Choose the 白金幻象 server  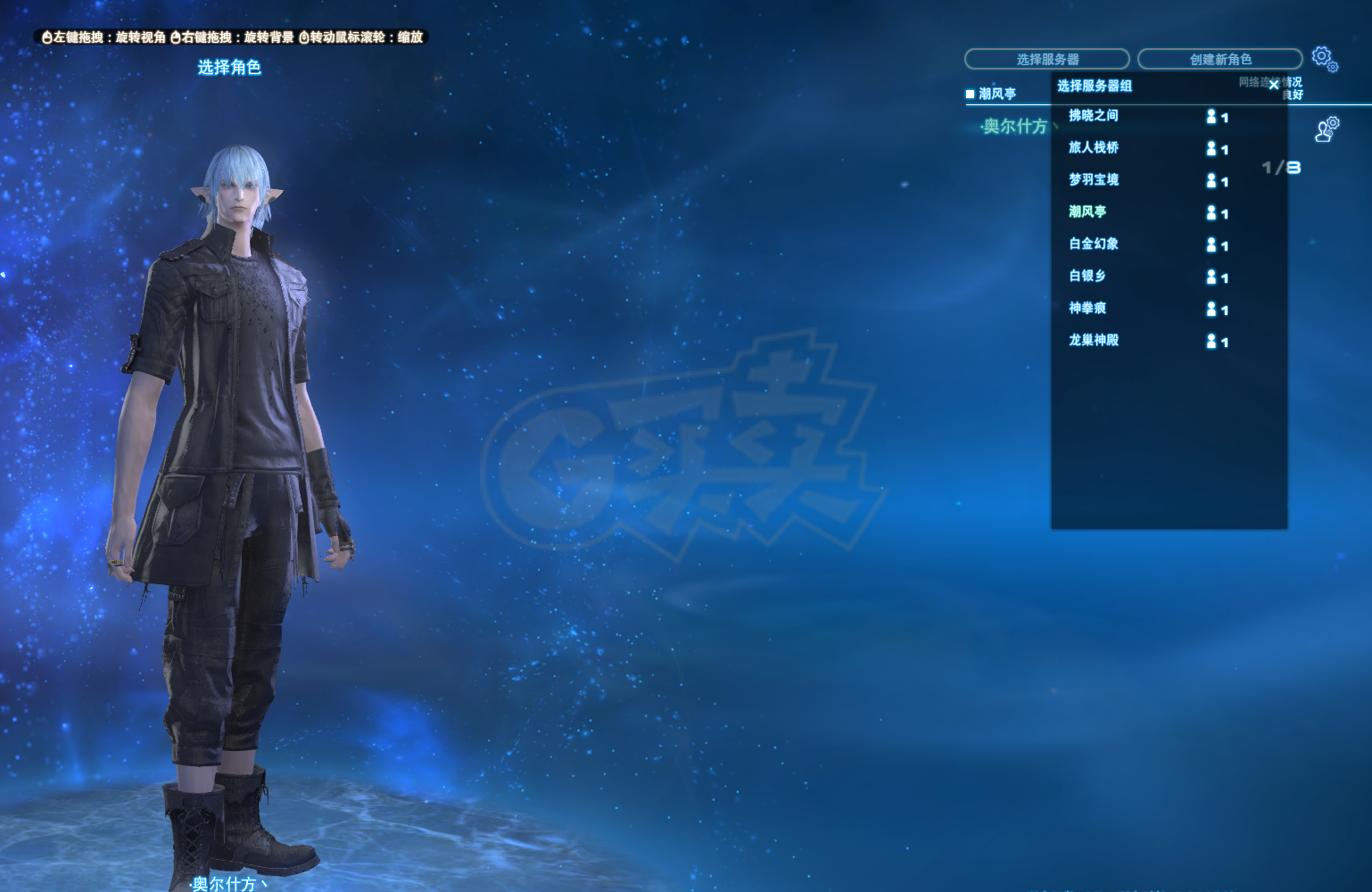point(1094,244)
